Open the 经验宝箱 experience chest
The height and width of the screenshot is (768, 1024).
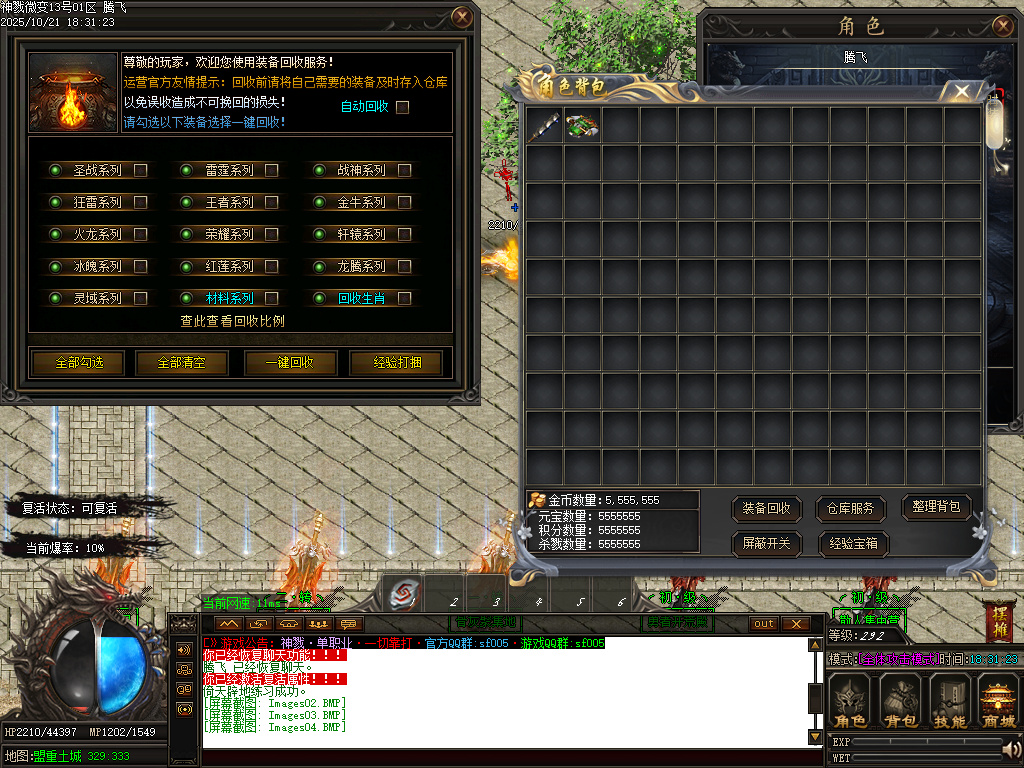point(853,544)
